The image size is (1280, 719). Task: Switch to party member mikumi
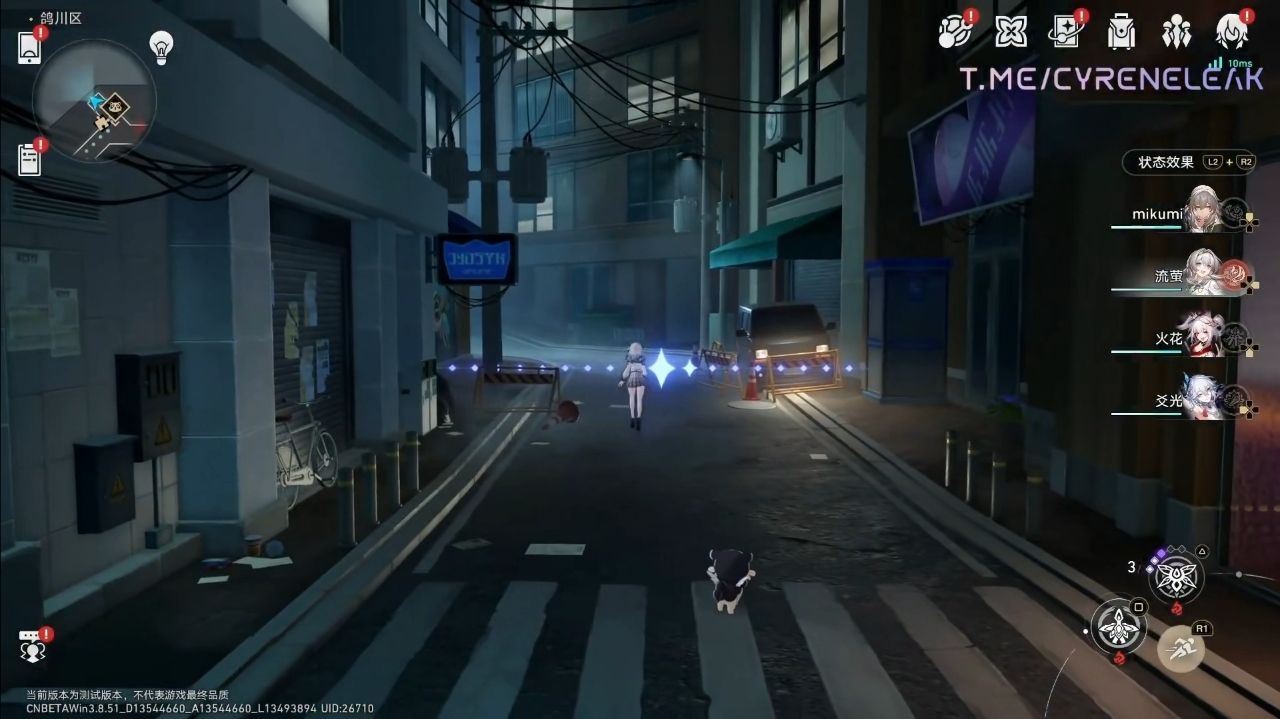coord(1205,213)
